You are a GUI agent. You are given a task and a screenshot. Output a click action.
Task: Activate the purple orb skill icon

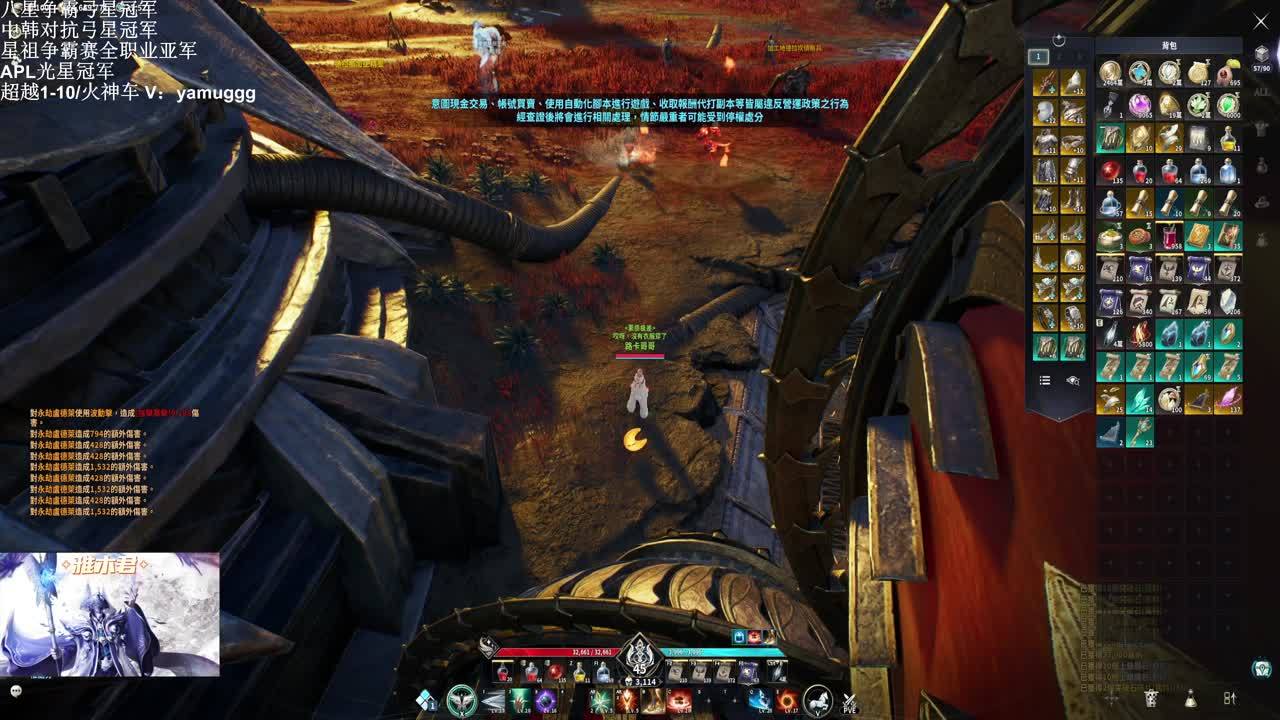545,700
